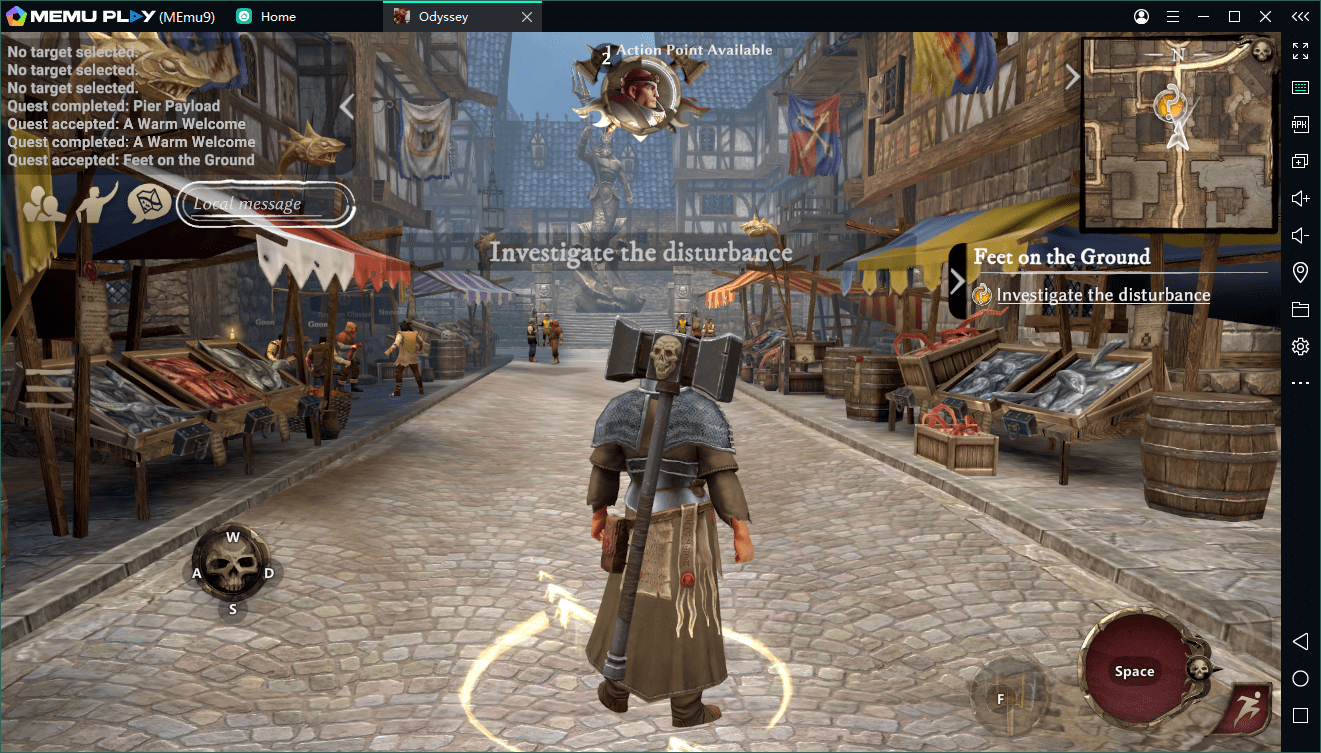Image resolution: width=1321 pixels, height=753 pixels.
Task: Open the friends list icon
Action: click(x=46, y=204)
